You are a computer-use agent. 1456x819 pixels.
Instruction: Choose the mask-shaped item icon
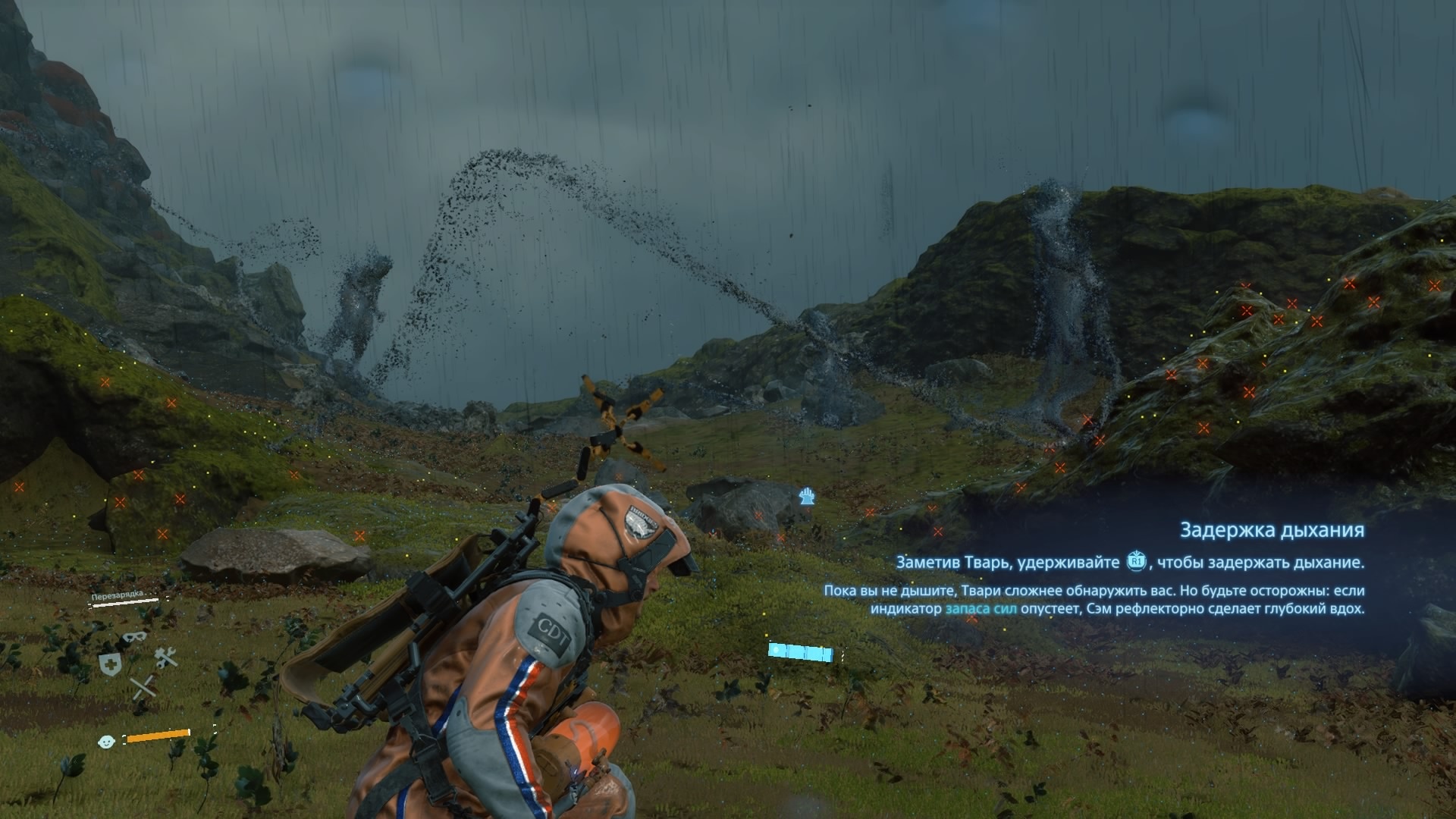134,638
